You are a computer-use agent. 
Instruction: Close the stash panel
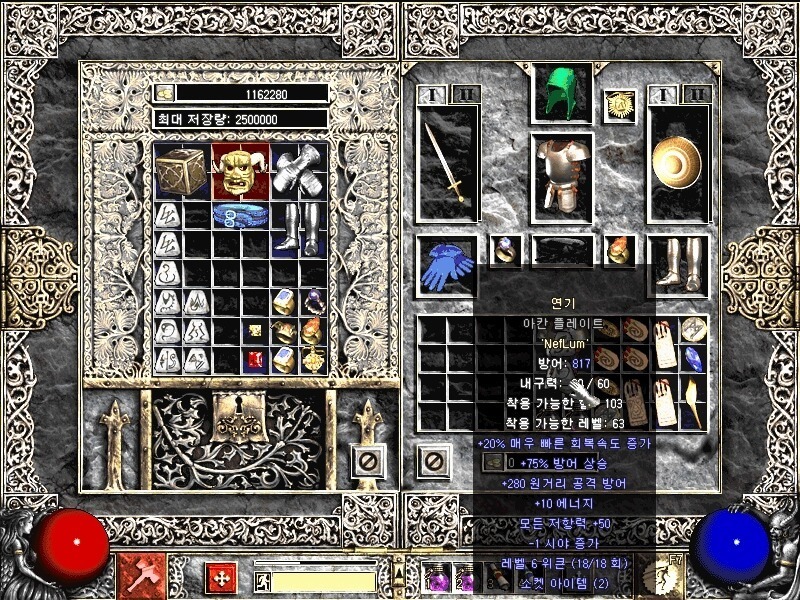click(367, 461)
